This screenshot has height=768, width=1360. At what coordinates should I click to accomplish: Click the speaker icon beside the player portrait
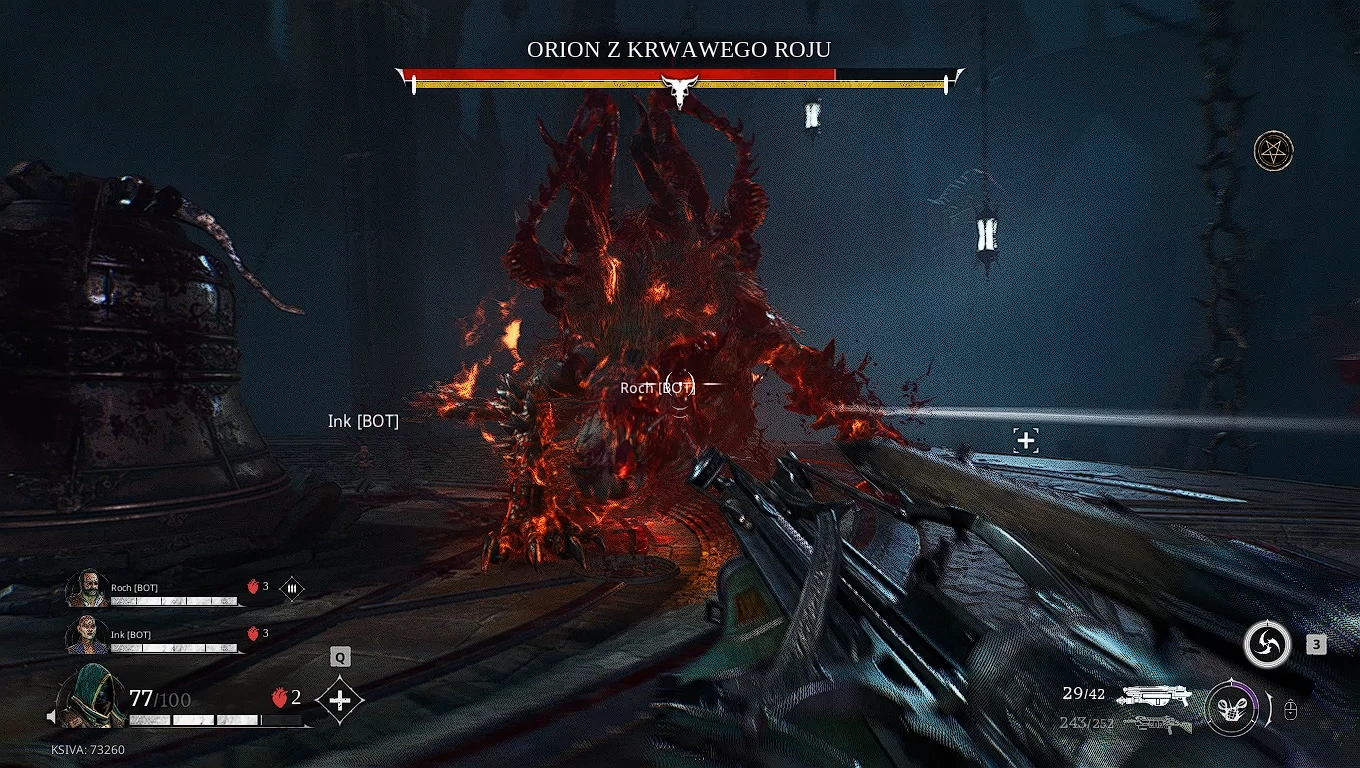pos(52,716)
